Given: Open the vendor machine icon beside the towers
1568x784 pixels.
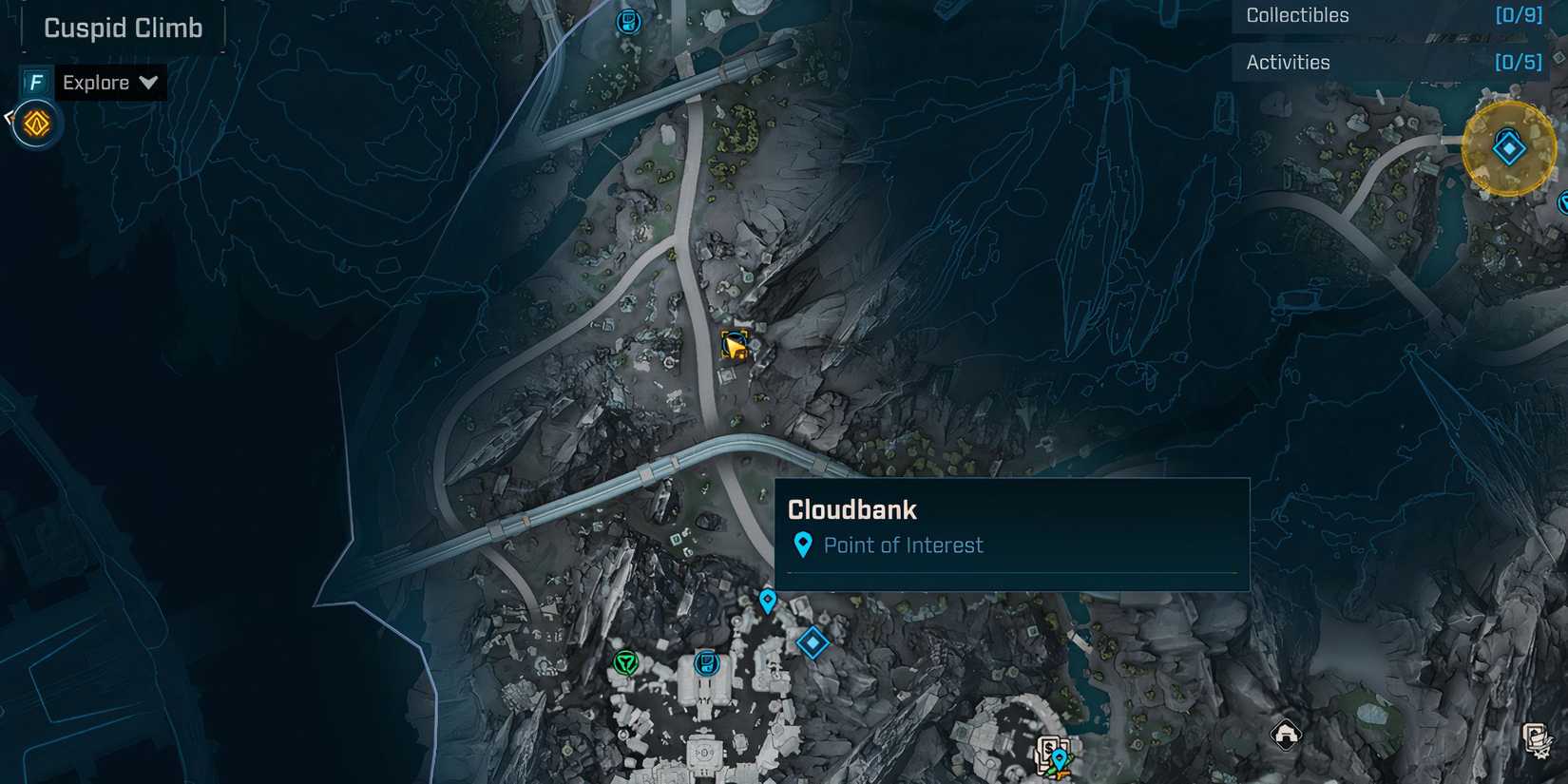Looking at the screenshot, I should tap(706, 662).
